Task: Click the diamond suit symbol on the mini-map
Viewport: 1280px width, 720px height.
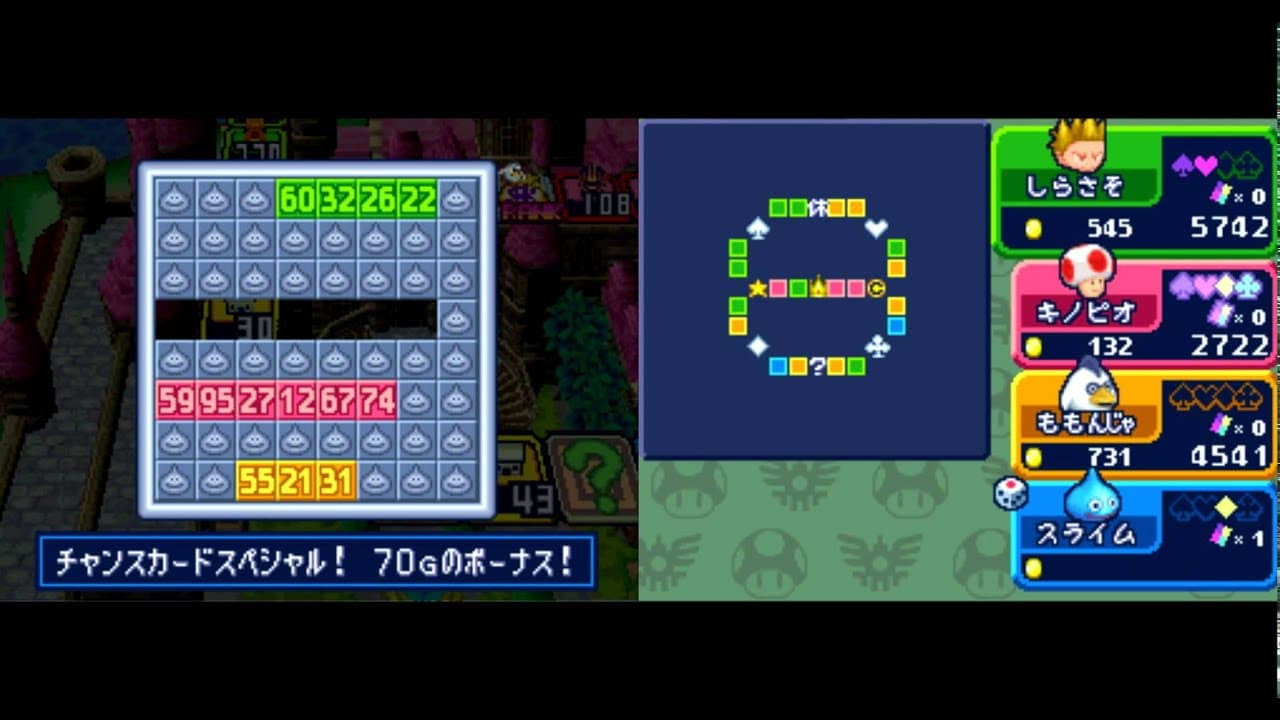Action: coord(758,346)
